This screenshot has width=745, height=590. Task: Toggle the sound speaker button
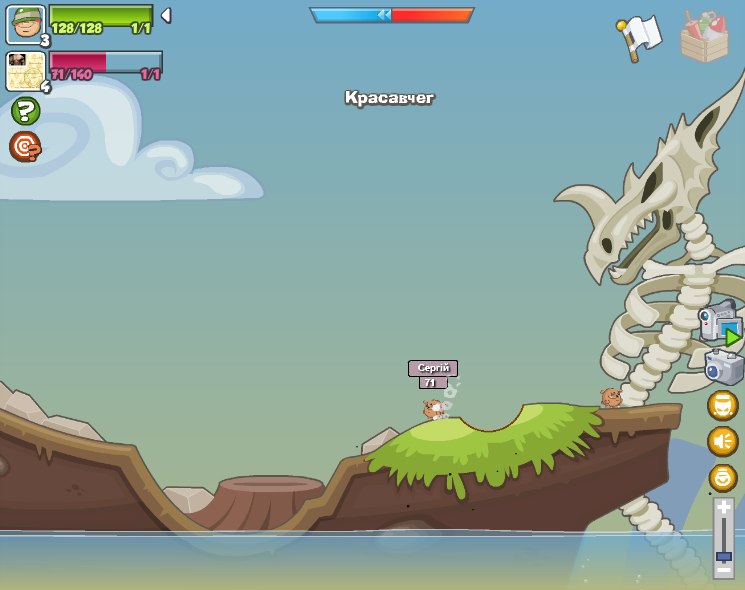point(723,440)
